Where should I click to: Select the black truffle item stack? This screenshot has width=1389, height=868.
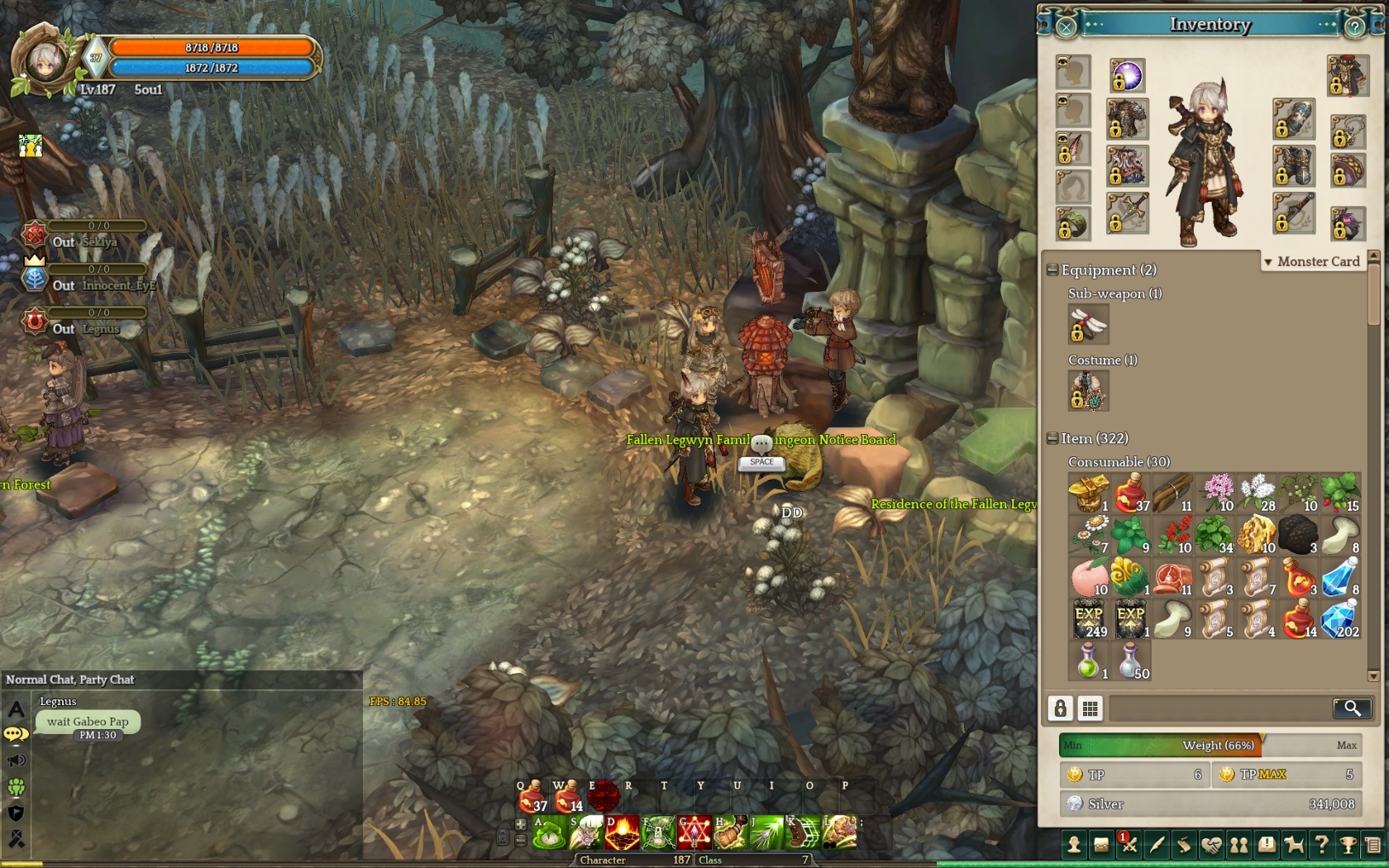pyautogui.click(x=1298, y=535)
